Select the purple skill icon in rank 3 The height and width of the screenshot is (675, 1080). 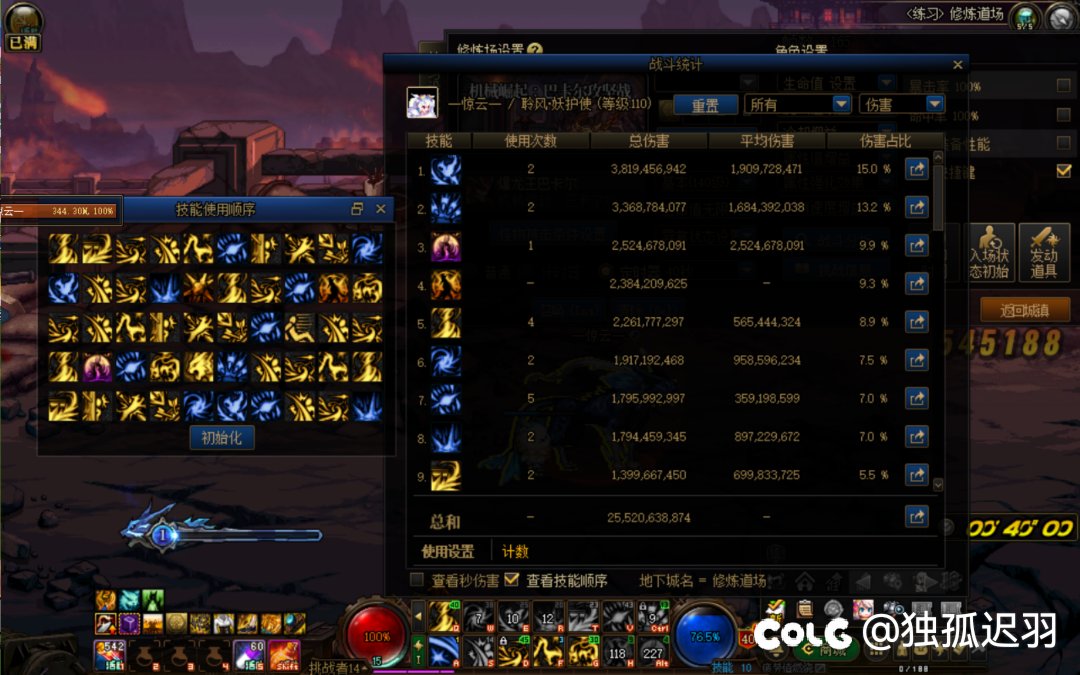pos(446,246)
